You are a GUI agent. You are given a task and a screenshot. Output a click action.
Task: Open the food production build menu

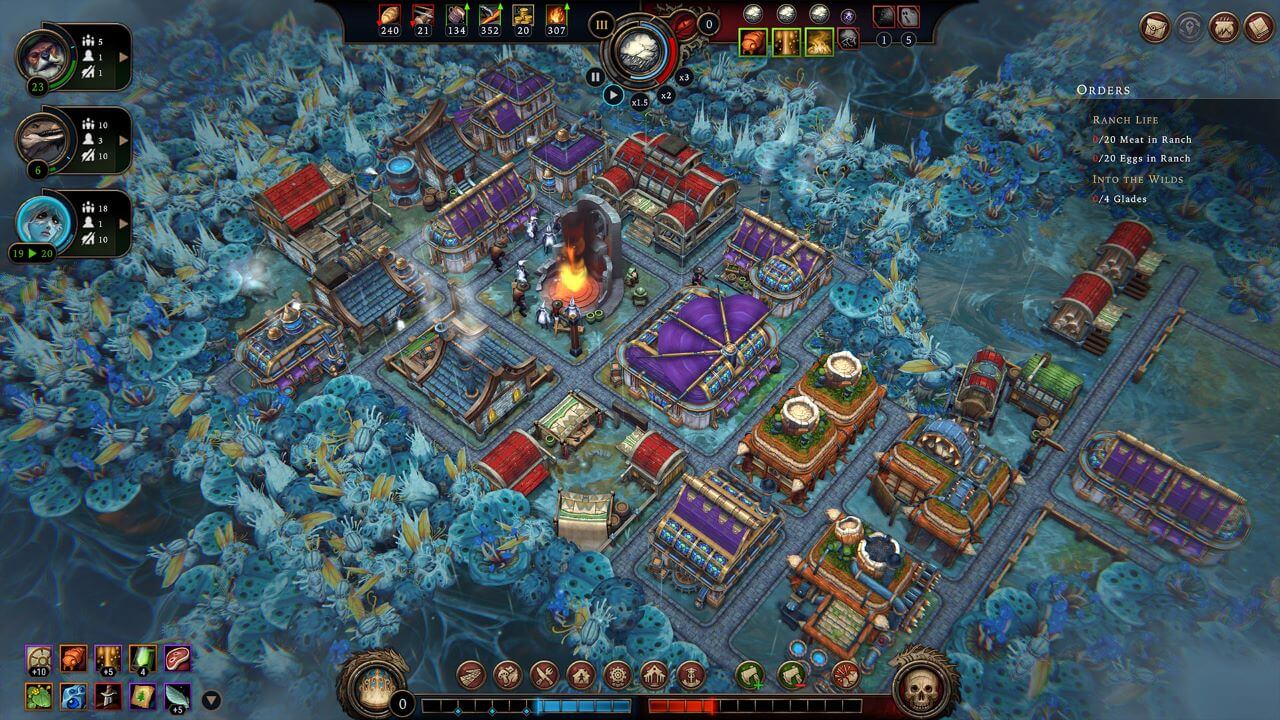(x=543, y=675)
